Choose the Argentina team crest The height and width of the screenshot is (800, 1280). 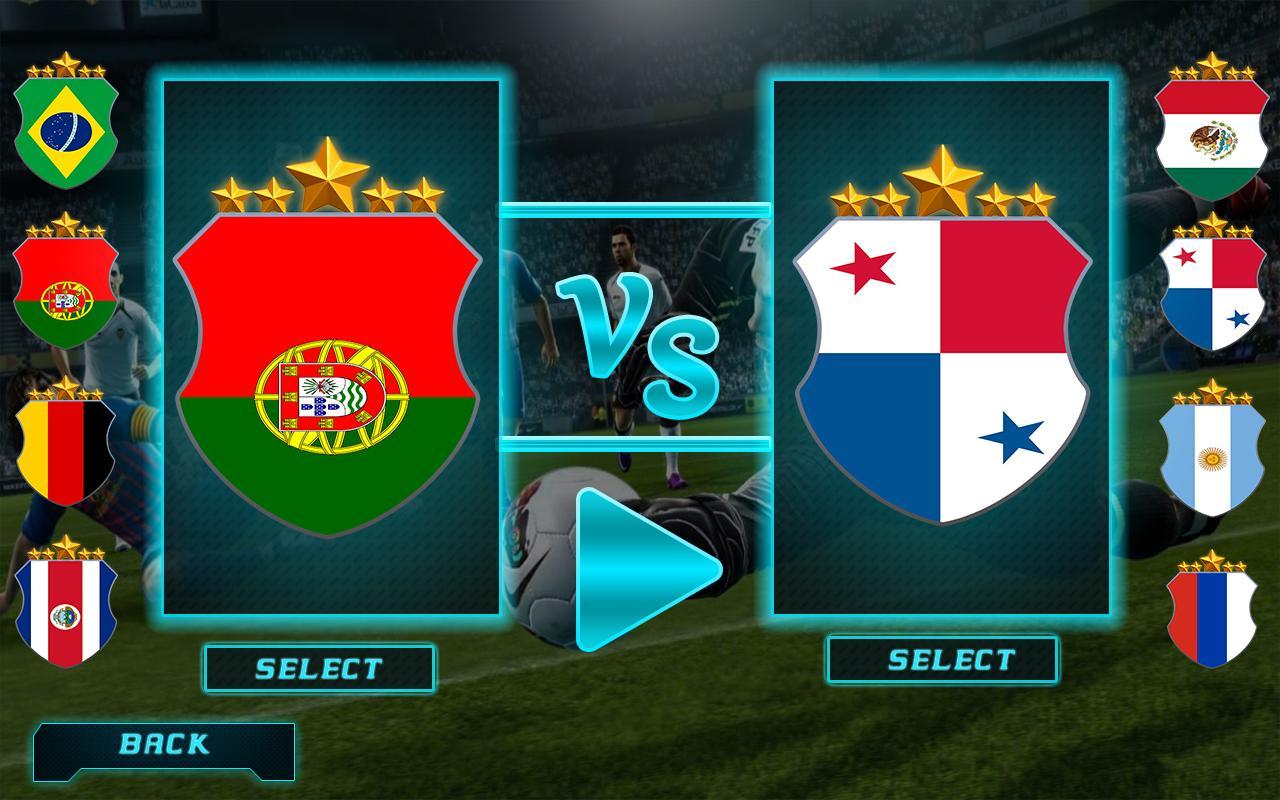pyautogui.click(x=1211, y=455)
